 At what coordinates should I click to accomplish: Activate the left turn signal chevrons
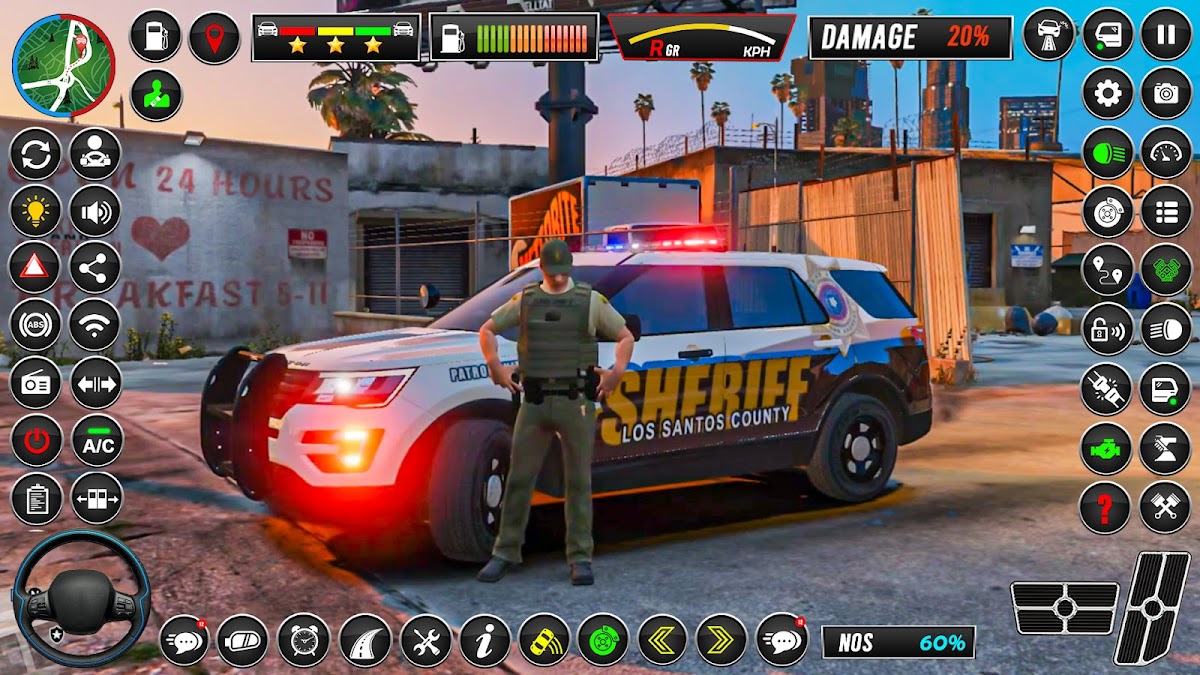point(662,640)
